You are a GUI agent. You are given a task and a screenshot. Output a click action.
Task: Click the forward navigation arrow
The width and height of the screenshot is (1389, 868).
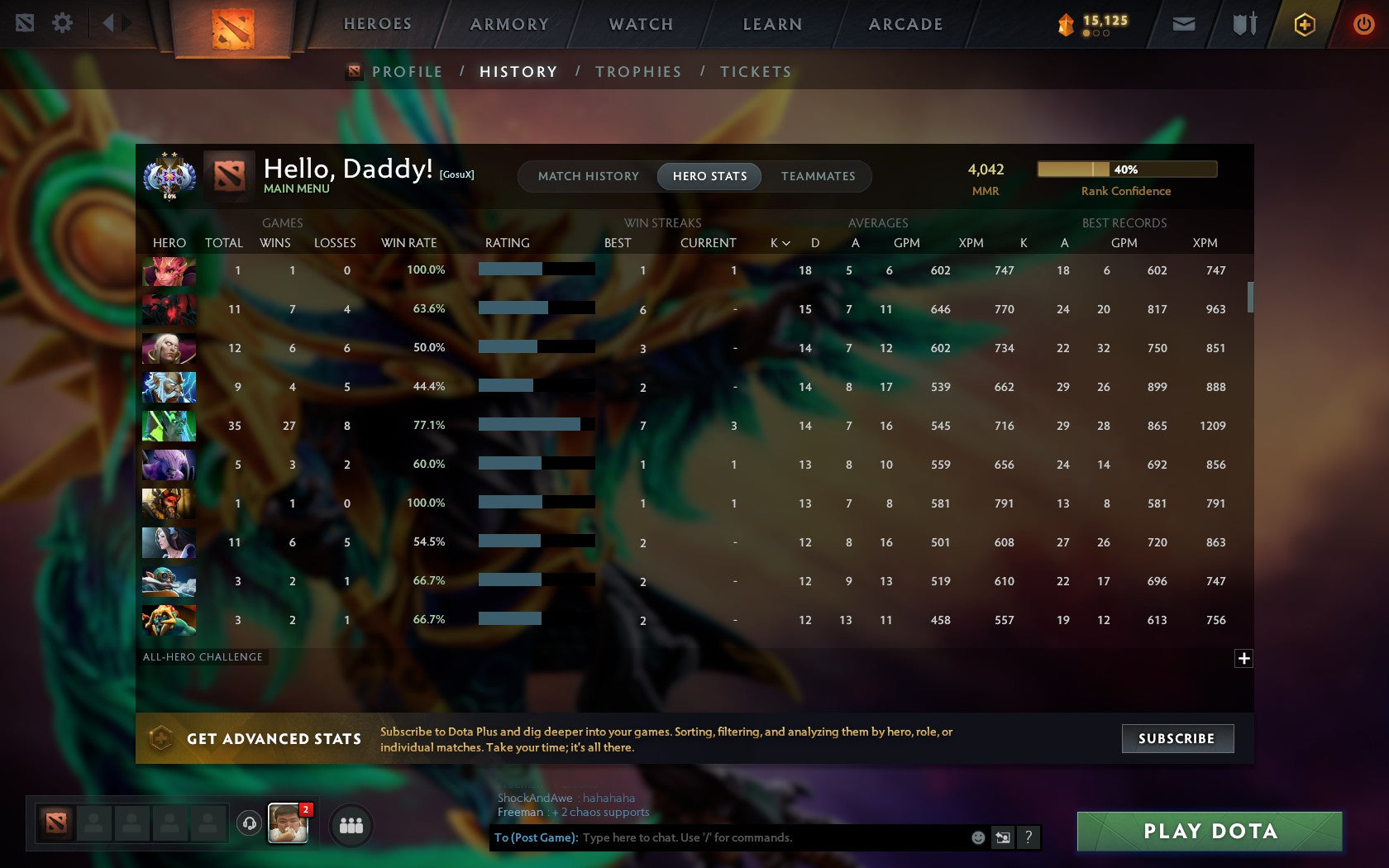pos(126,23)
